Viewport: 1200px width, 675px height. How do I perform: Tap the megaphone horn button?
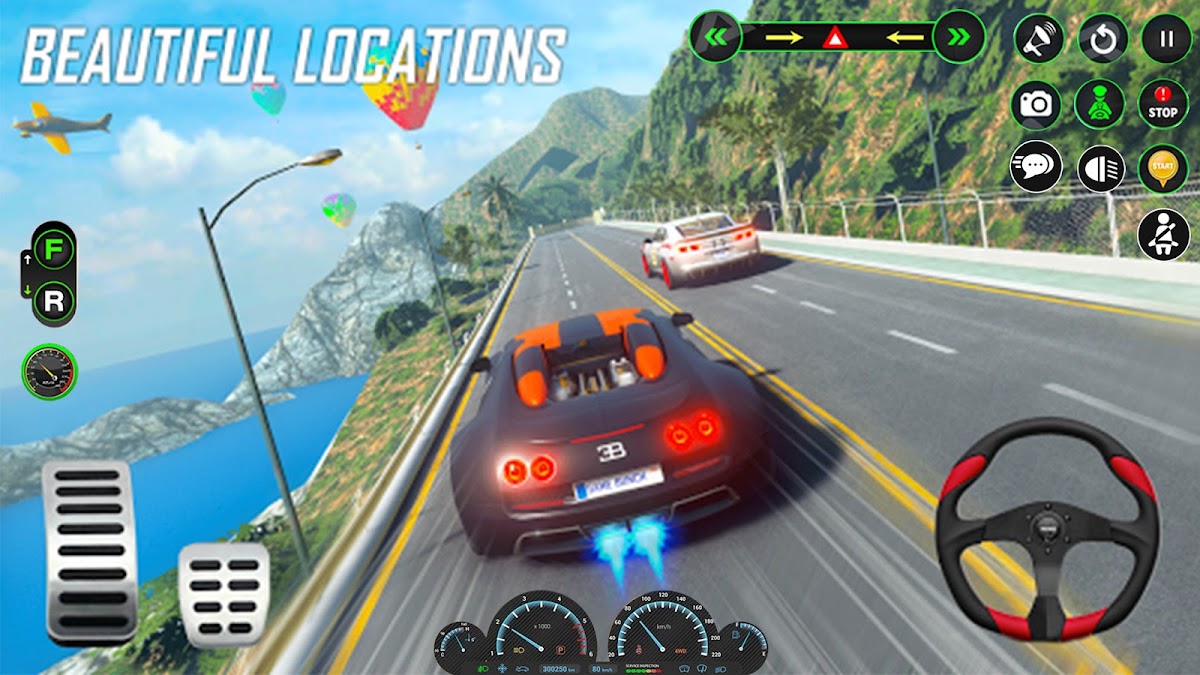[1038, 40]
